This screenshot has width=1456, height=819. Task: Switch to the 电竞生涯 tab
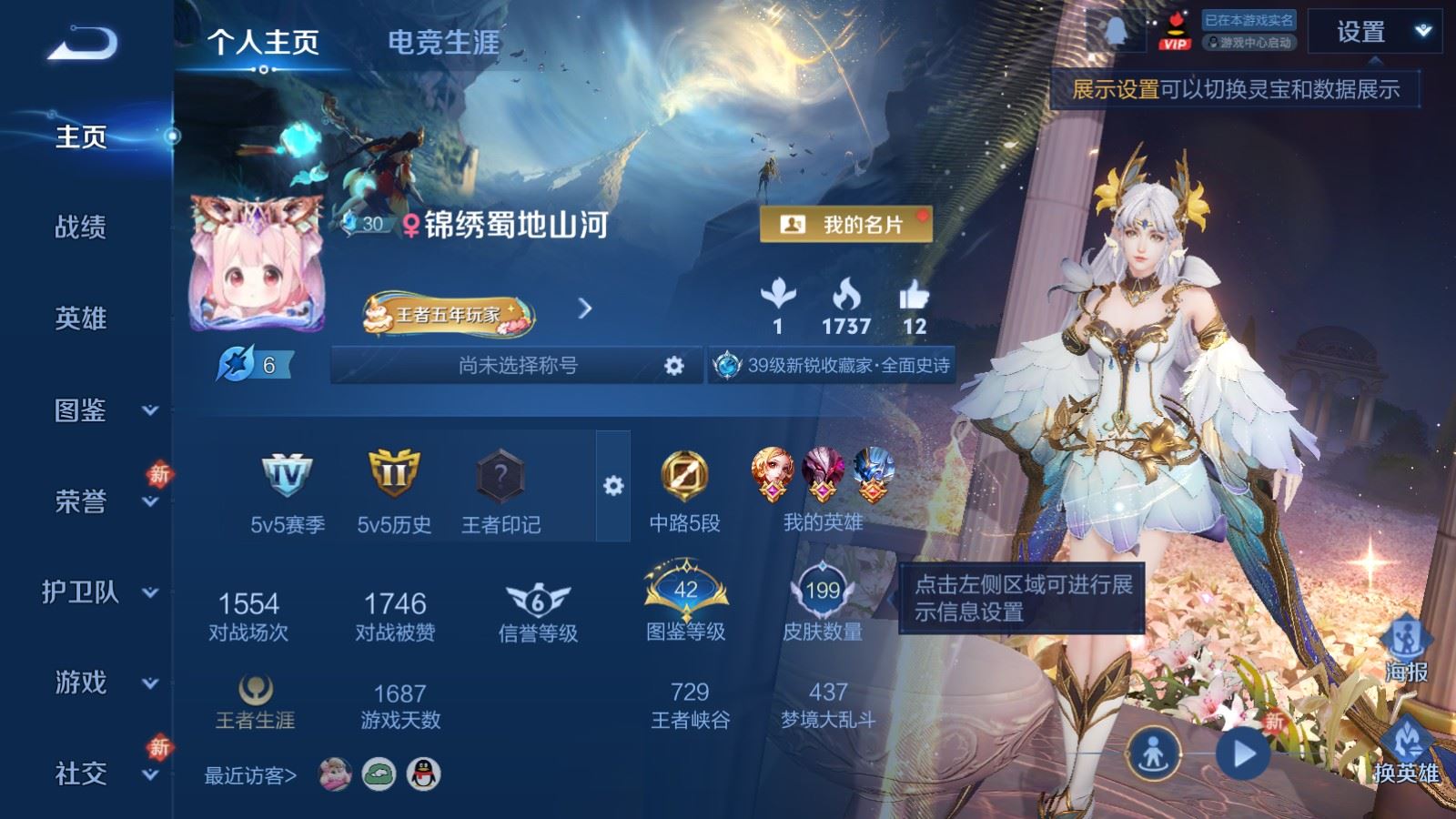(445, 41)
